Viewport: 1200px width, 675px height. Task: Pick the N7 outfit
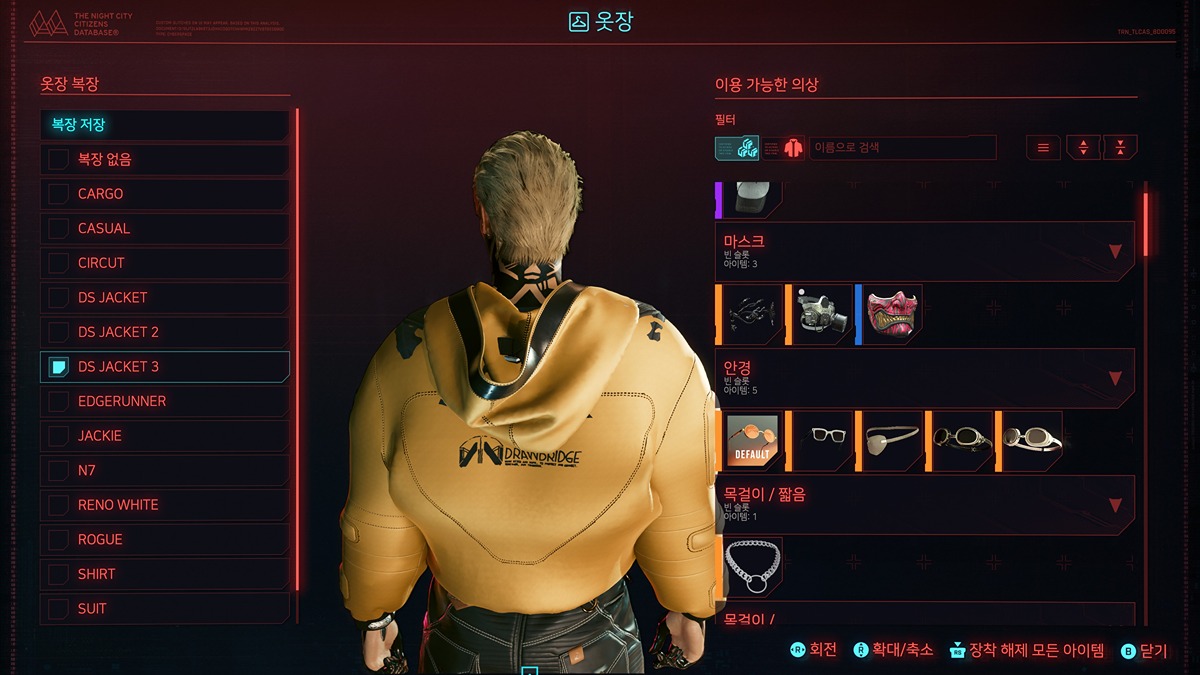[165, 470]
